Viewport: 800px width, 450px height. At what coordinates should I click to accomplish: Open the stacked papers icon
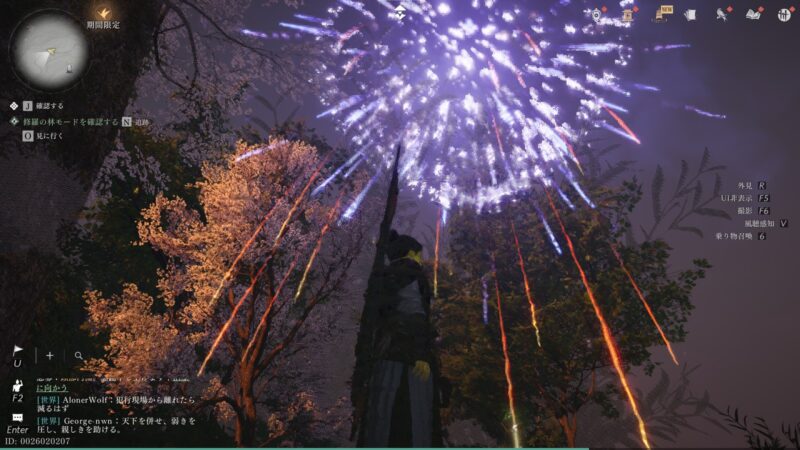[x=690, y=14]
